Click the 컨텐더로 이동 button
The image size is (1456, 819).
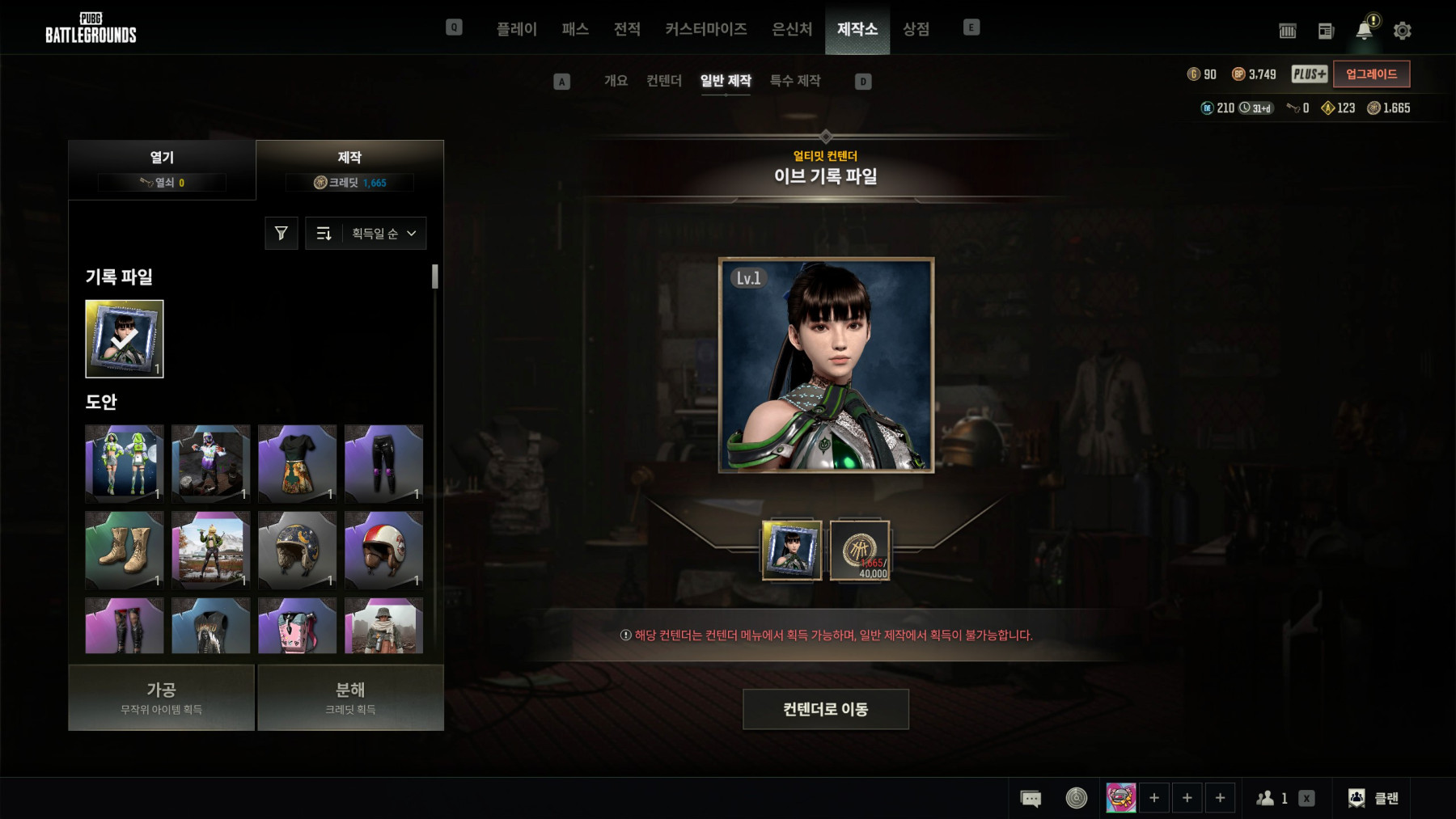(x=825, y=709)
